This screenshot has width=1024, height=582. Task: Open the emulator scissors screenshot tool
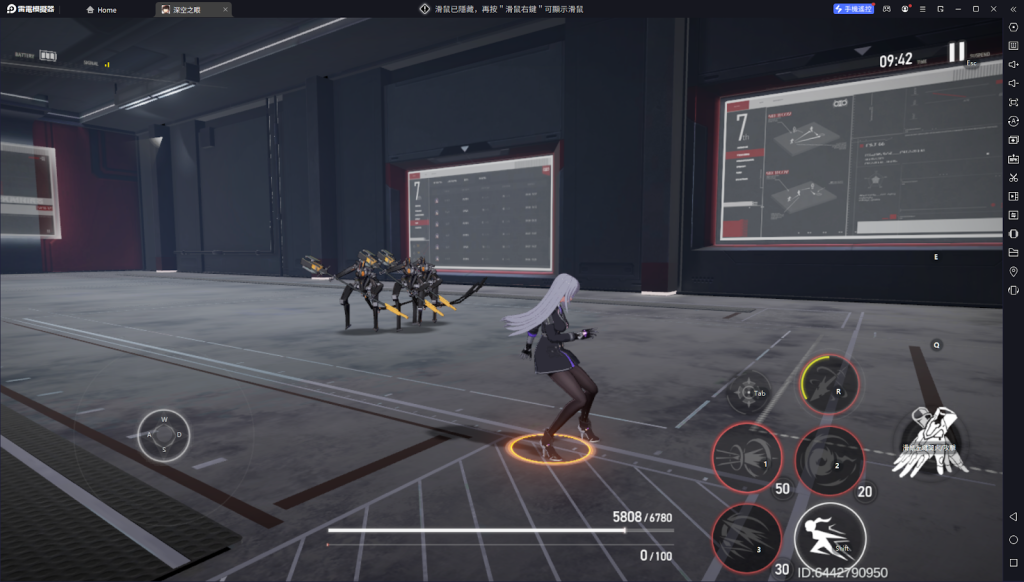pyautogui.click(x=1013, y=177)
